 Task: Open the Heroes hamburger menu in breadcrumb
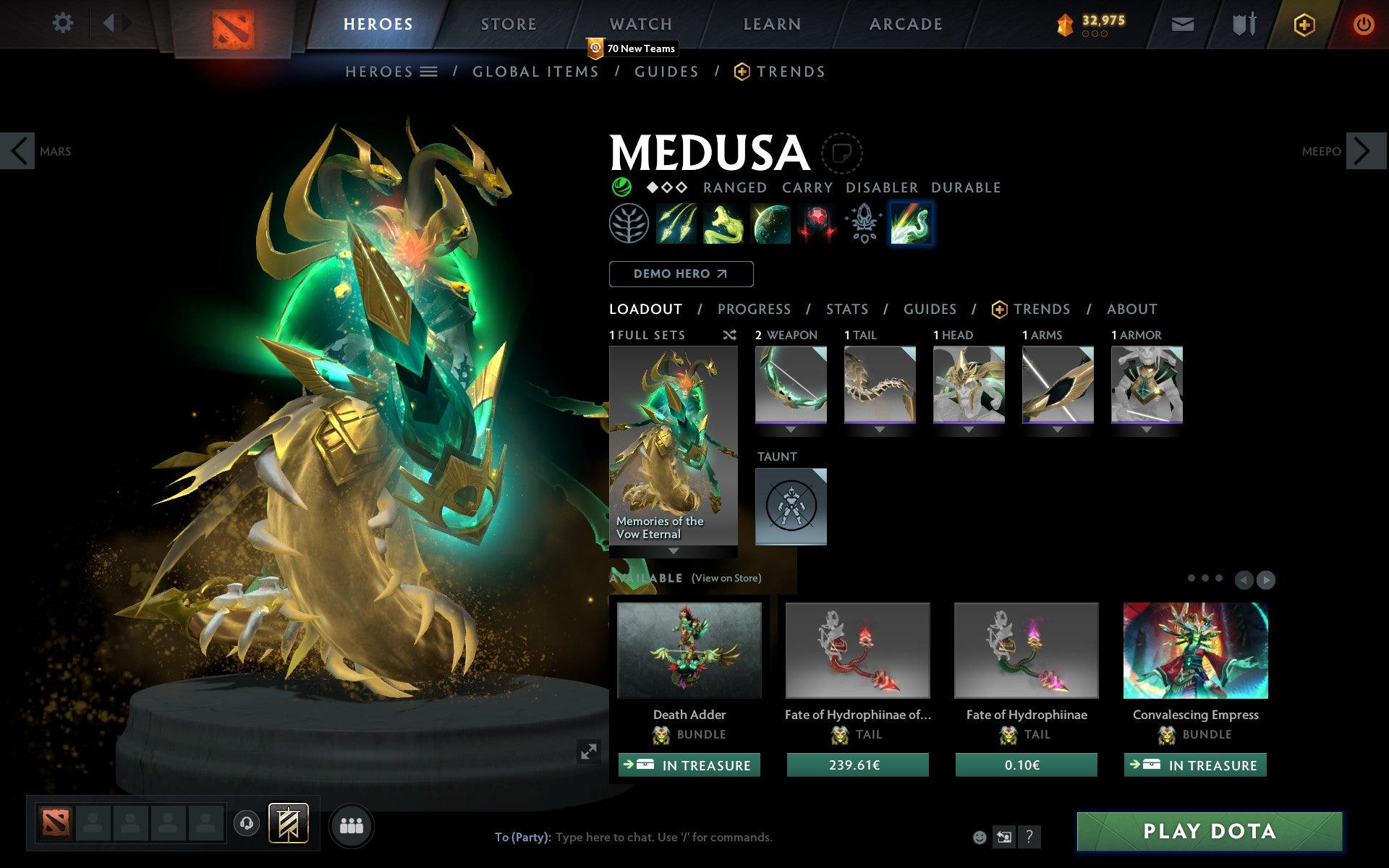point(428,72)
